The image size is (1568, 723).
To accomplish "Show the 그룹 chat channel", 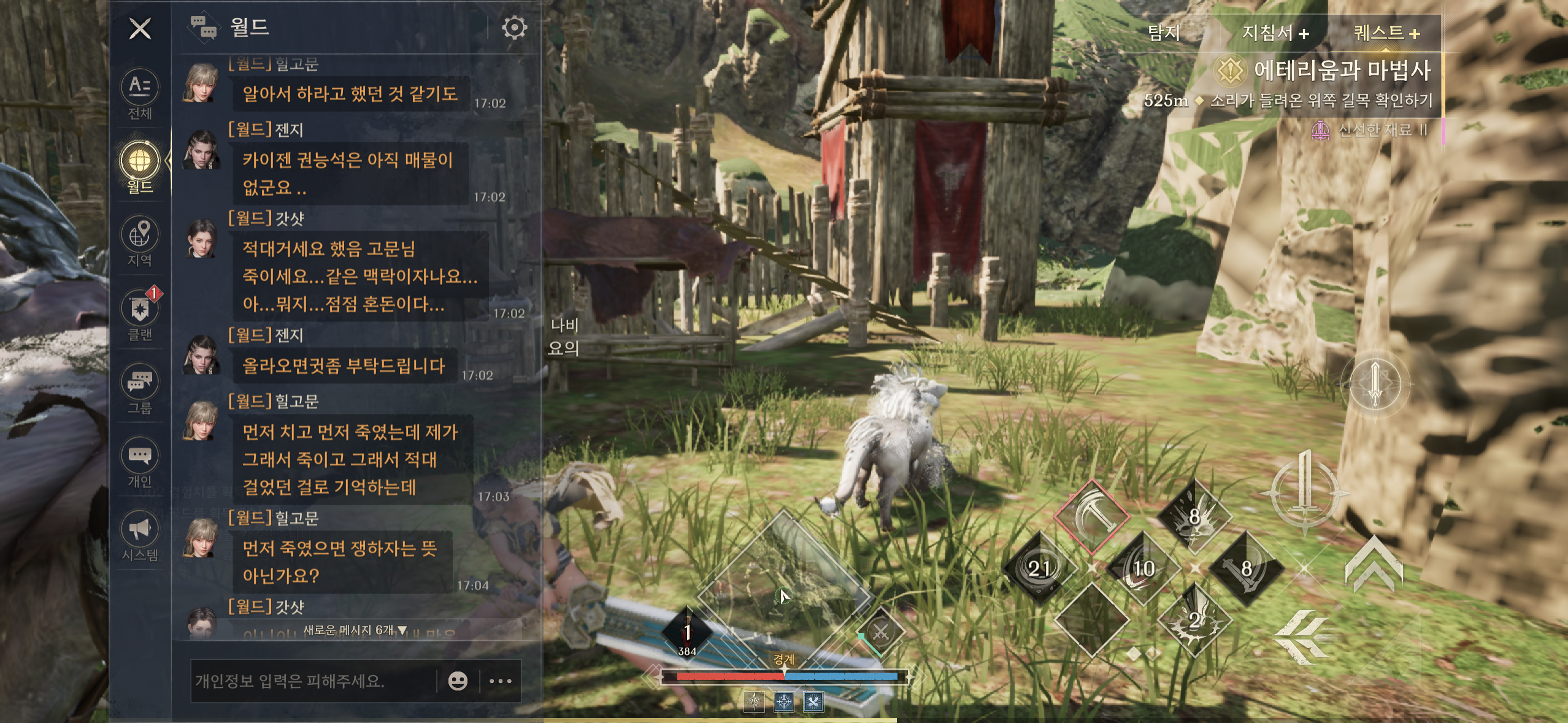I will (140, 388).
